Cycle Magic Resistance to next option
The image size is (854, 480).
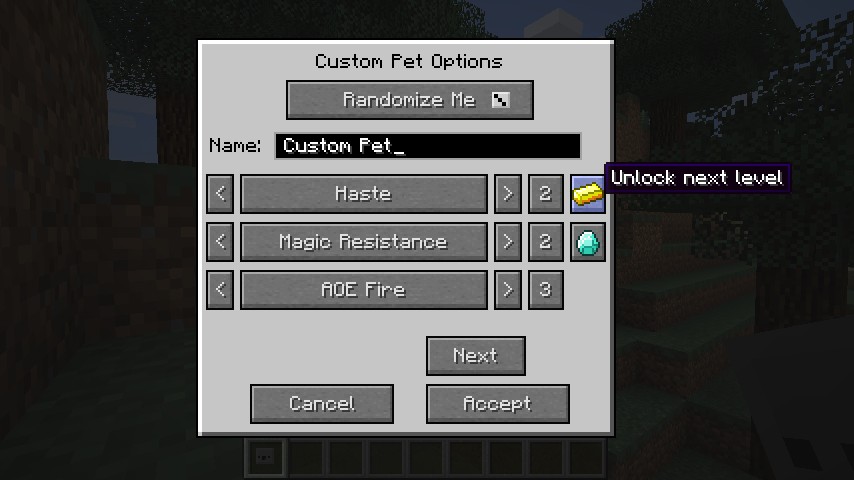click(508, 242)
